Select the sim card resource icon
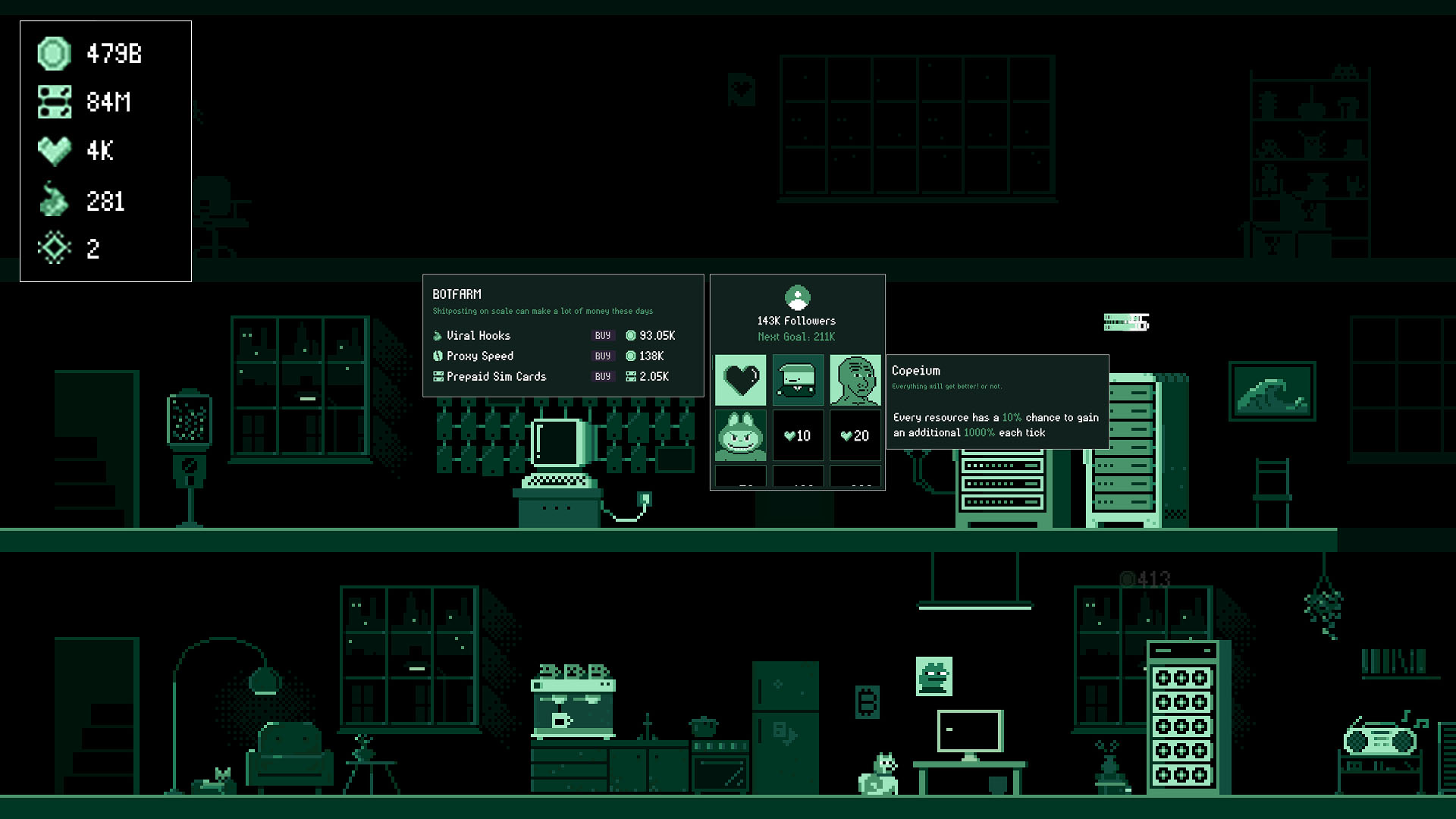Viewport: 1456px width, 819px height. (x=53, y=102)
